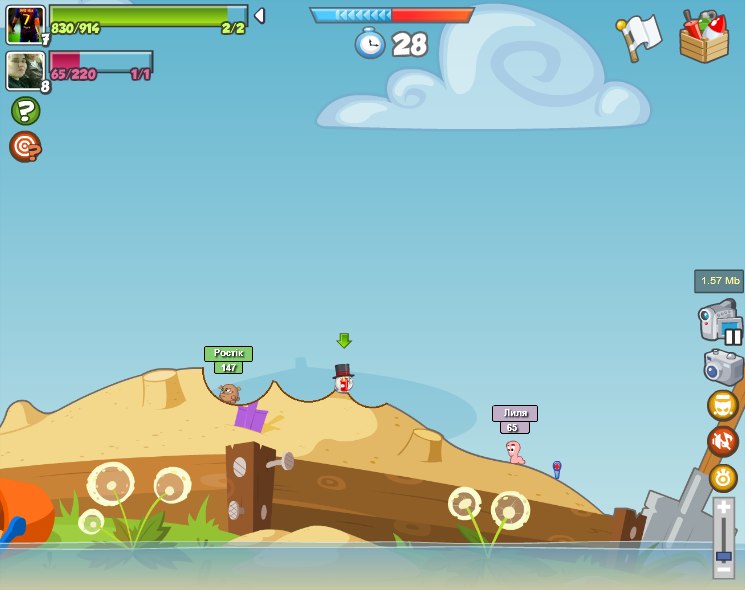Zoom out with the minus button
This screenshot has height=590, width=745.
(723, 569)
